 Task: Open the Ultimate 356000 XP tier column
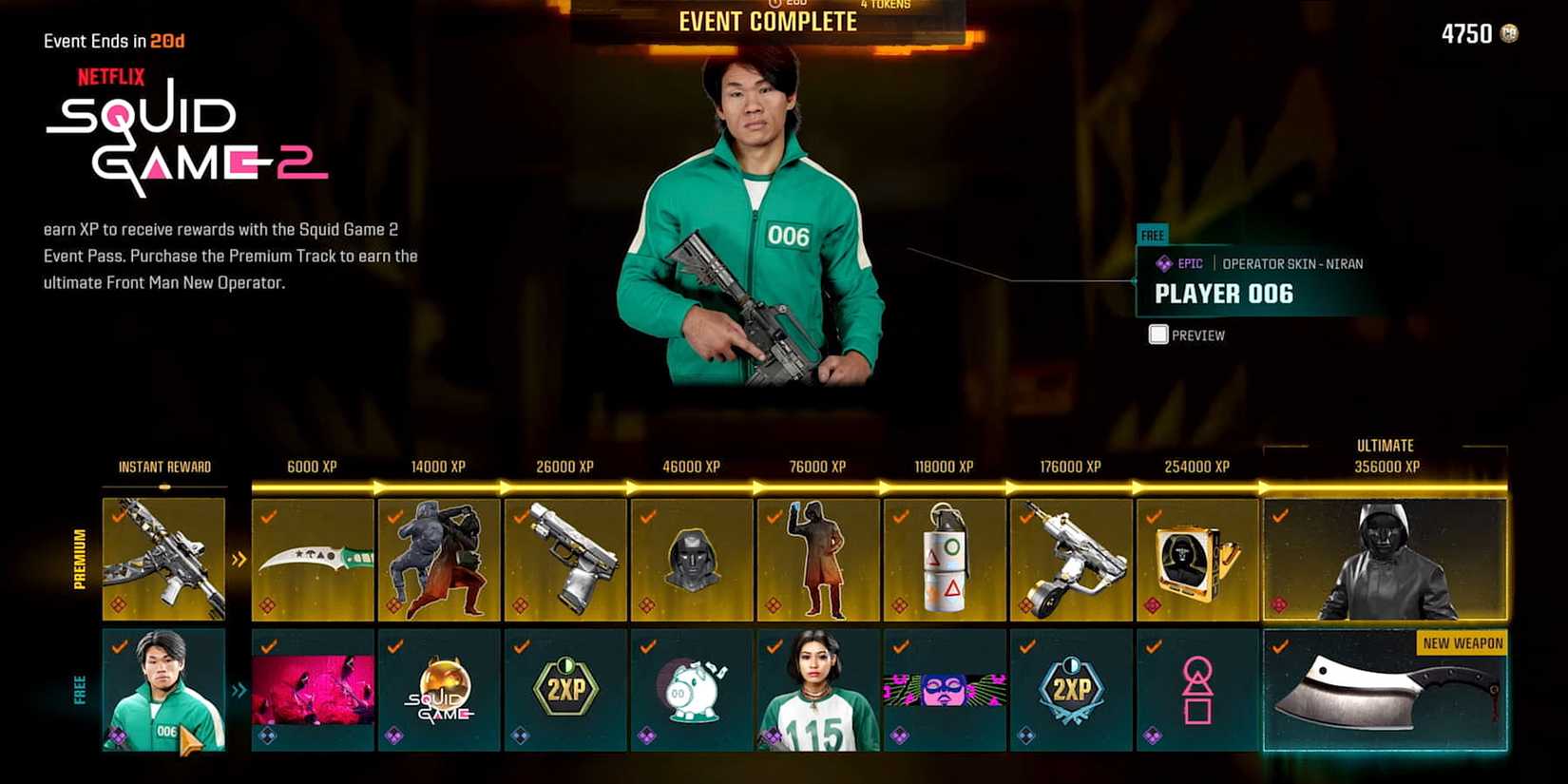[x=1385, y=456]
